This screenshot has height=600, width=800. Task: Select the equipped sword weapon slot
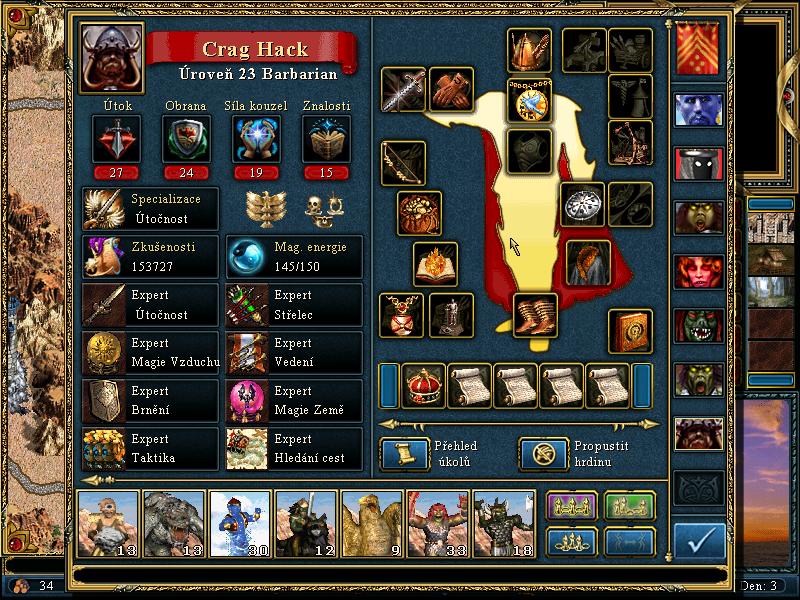coord(403,90)
